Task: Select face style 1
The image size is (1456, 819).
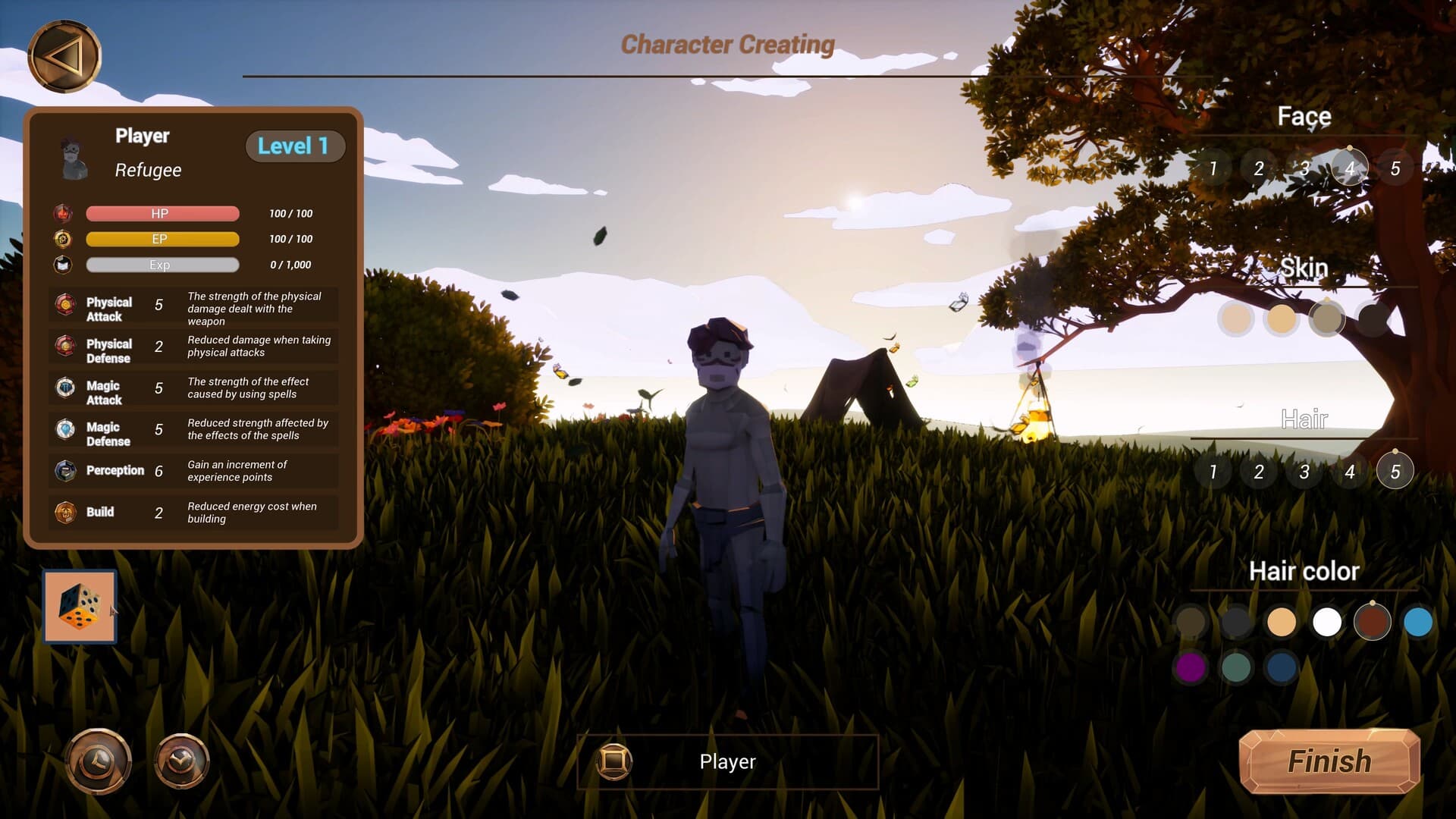Action: [x=1214, y=168]
